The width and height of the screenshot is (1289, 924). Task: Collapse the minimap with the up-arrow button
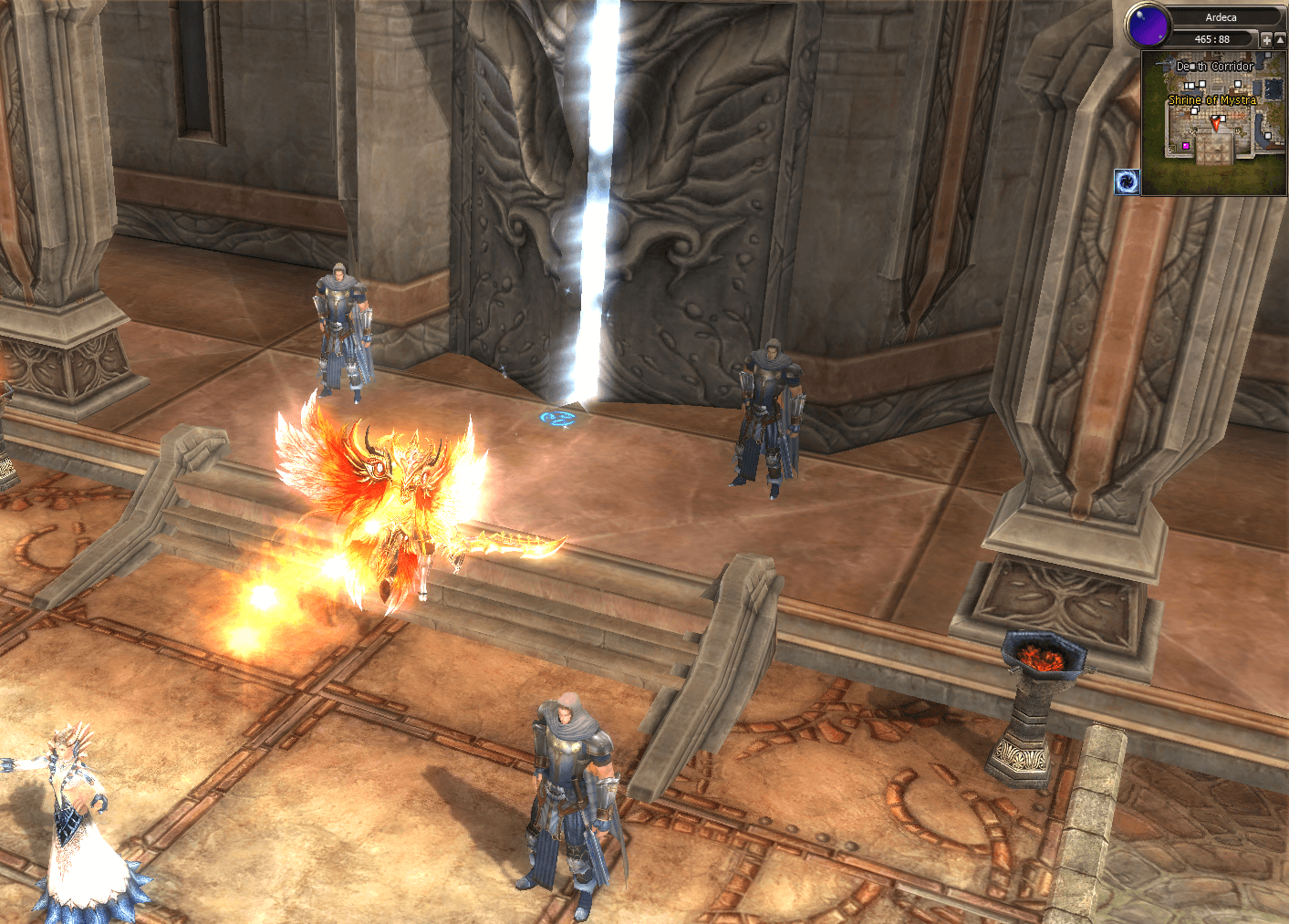pyautogui.click(x=1280, y=40)
